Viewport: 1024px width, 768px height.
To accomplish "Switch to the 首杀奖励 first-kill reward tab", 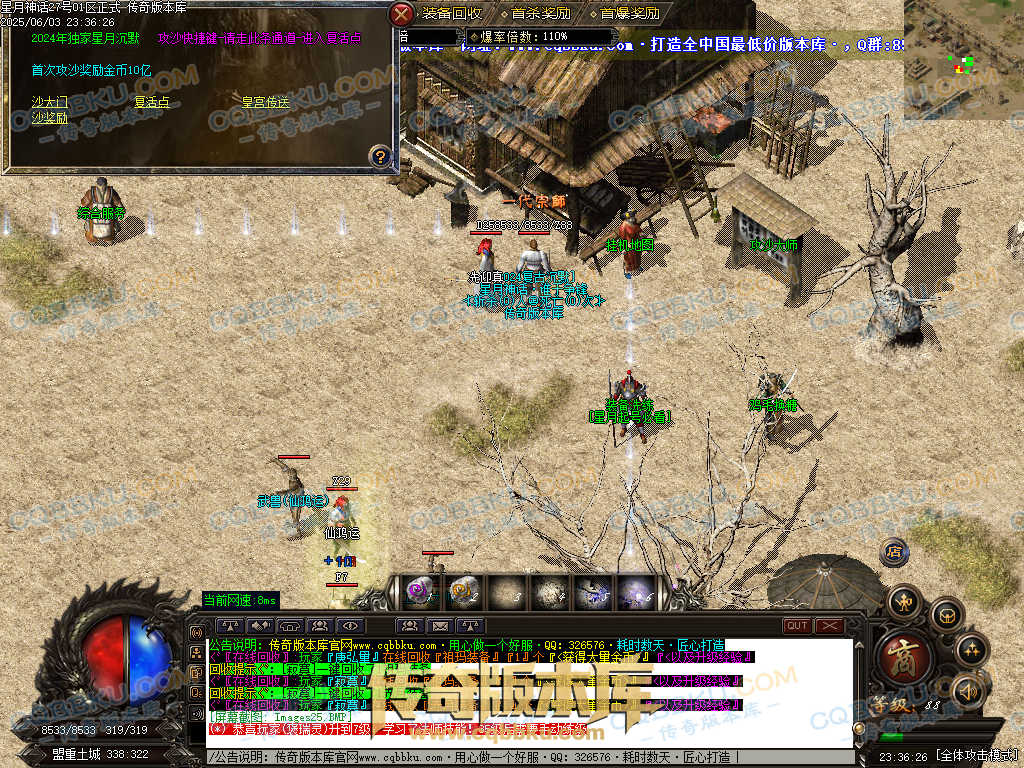I will [x=540, y=14].
